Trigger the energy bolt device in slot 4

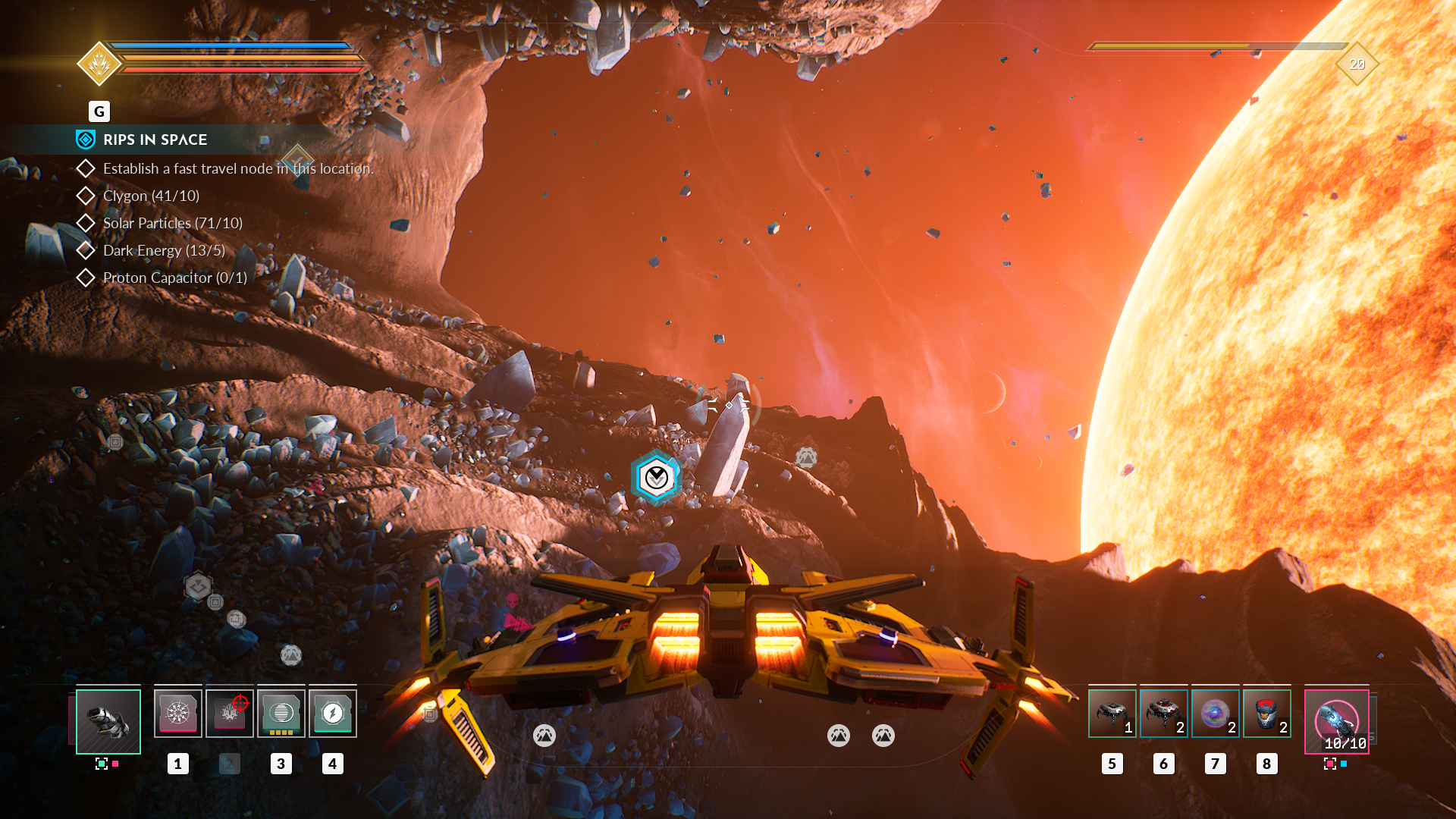332,713
